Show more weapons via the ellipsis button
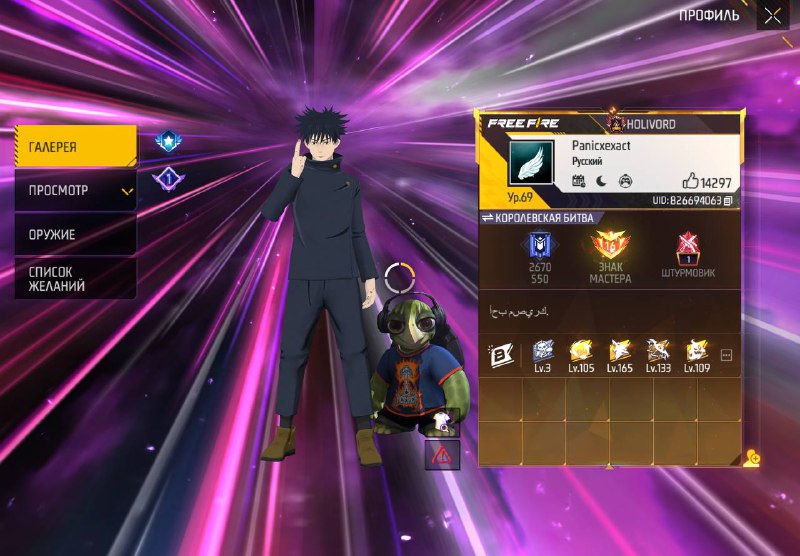Image resolution: width=800 pixels, height=556 pixels. click(726, 355)
